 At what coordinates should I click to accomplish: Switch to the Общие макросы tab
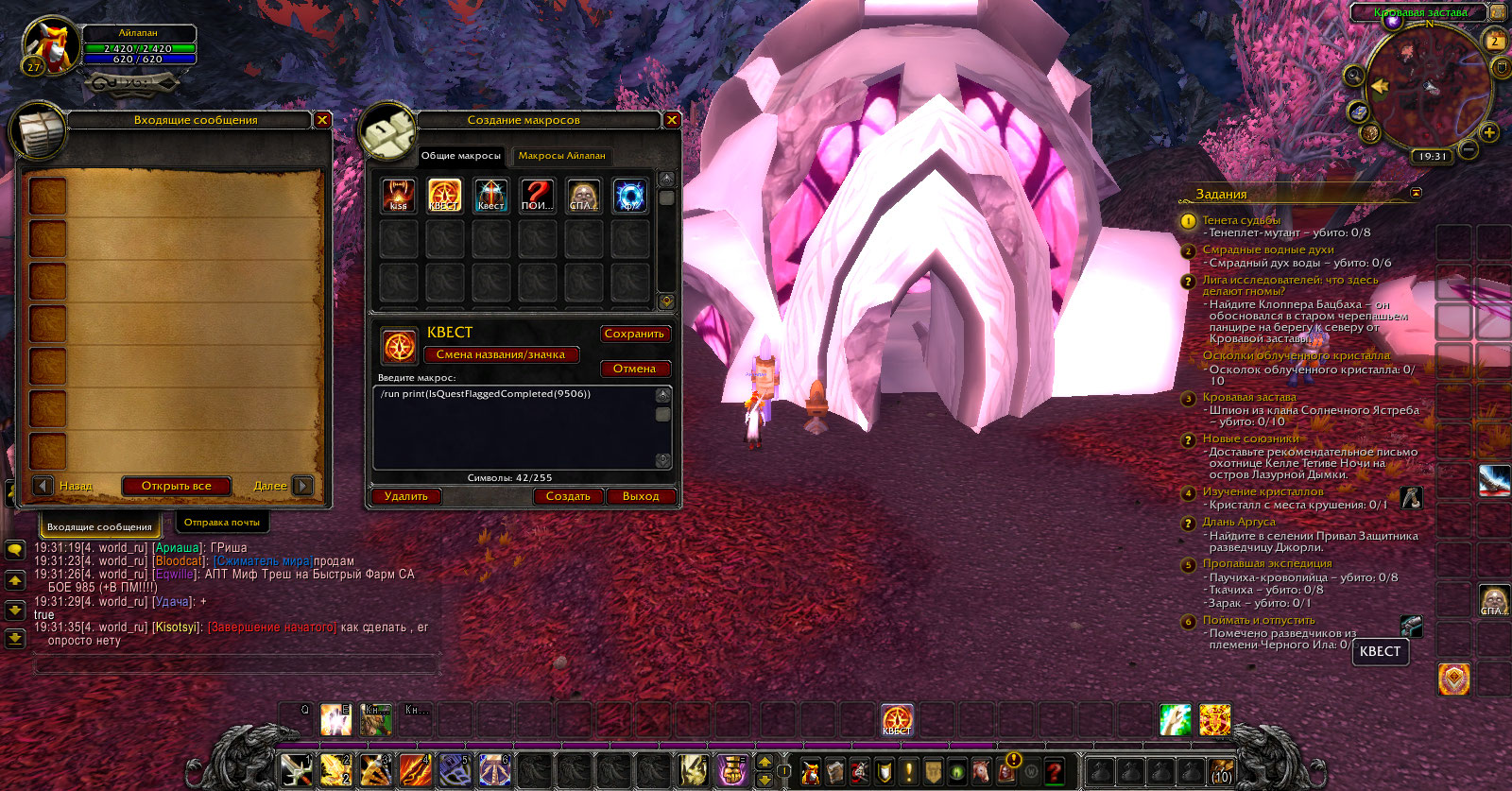click(x=461, y=156)
